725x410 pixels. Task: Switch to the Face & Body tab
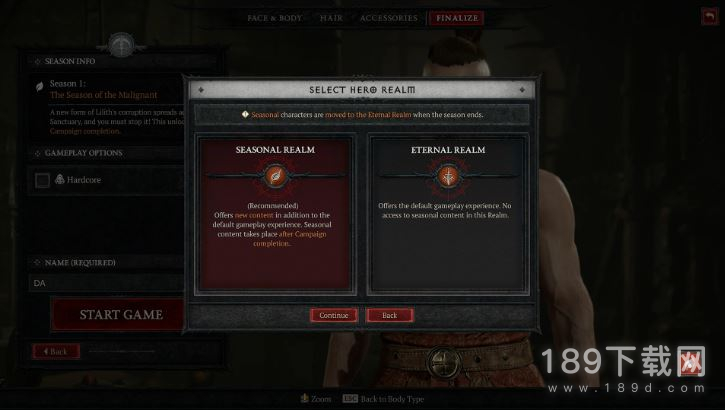276,18
